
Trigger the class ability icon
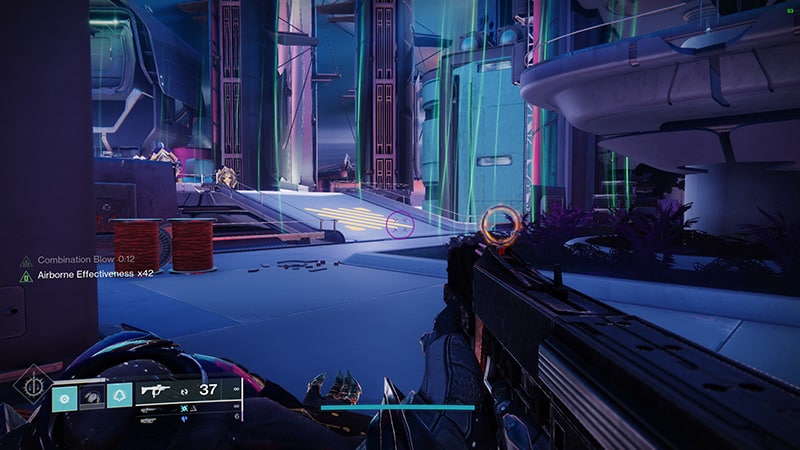(x=120, y=395)
